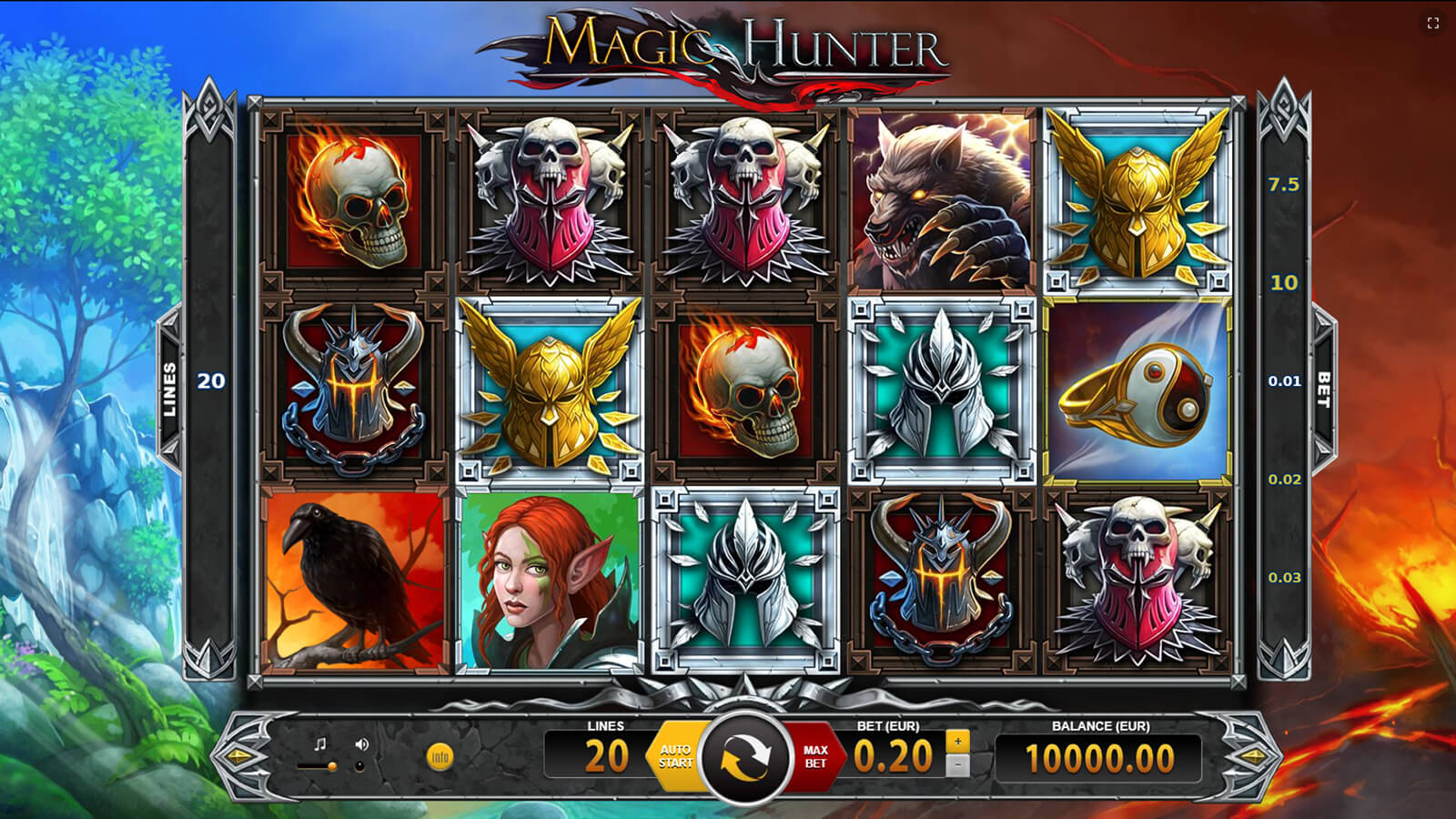Decrease the bet with the minus button
The image size is (1456, 819).
click(x=956, y=766)
